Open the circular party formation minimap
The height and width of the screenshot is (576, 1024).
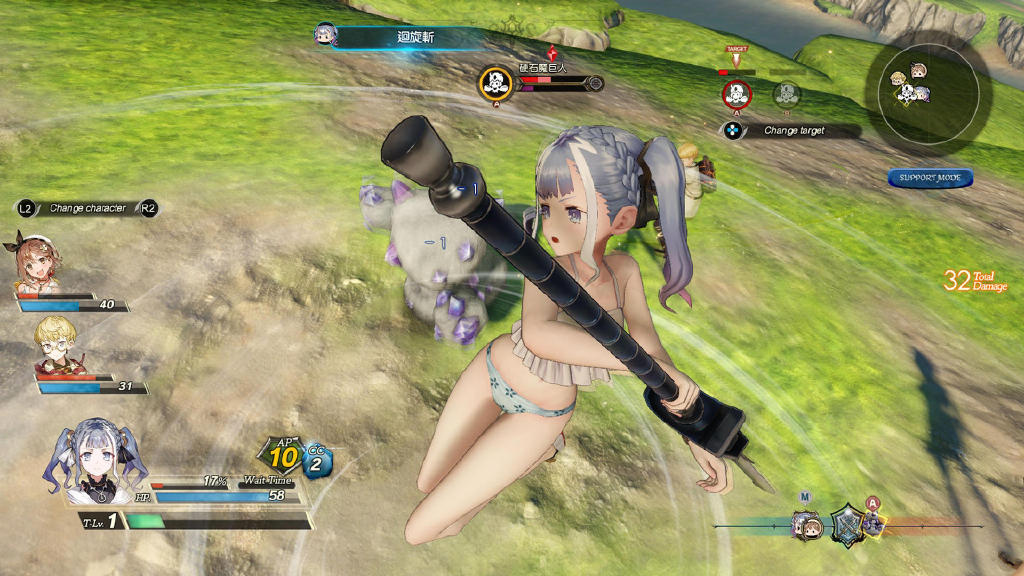point(929,87)
